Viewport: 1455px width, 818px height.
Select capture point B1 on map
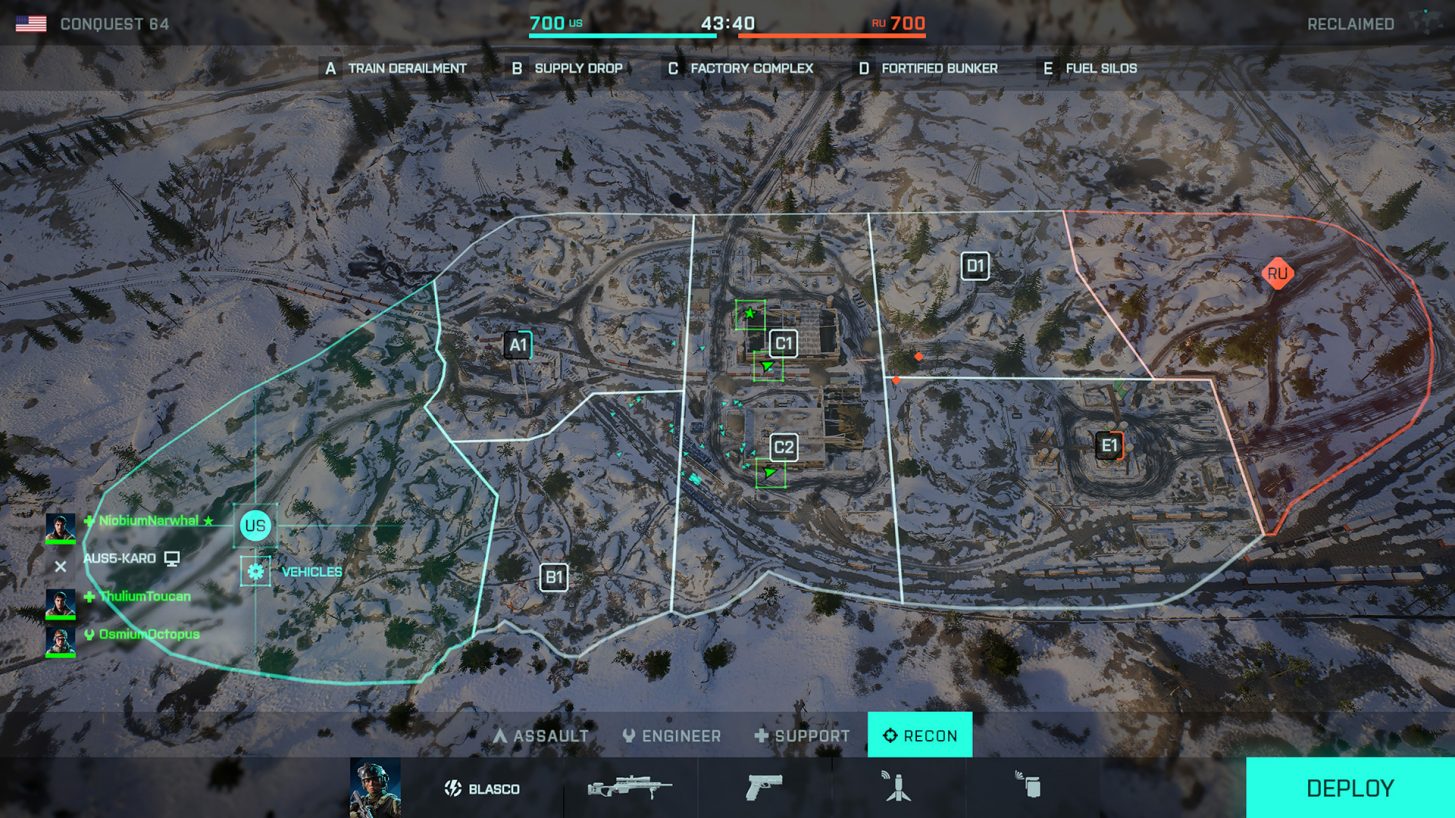point(553,577)
